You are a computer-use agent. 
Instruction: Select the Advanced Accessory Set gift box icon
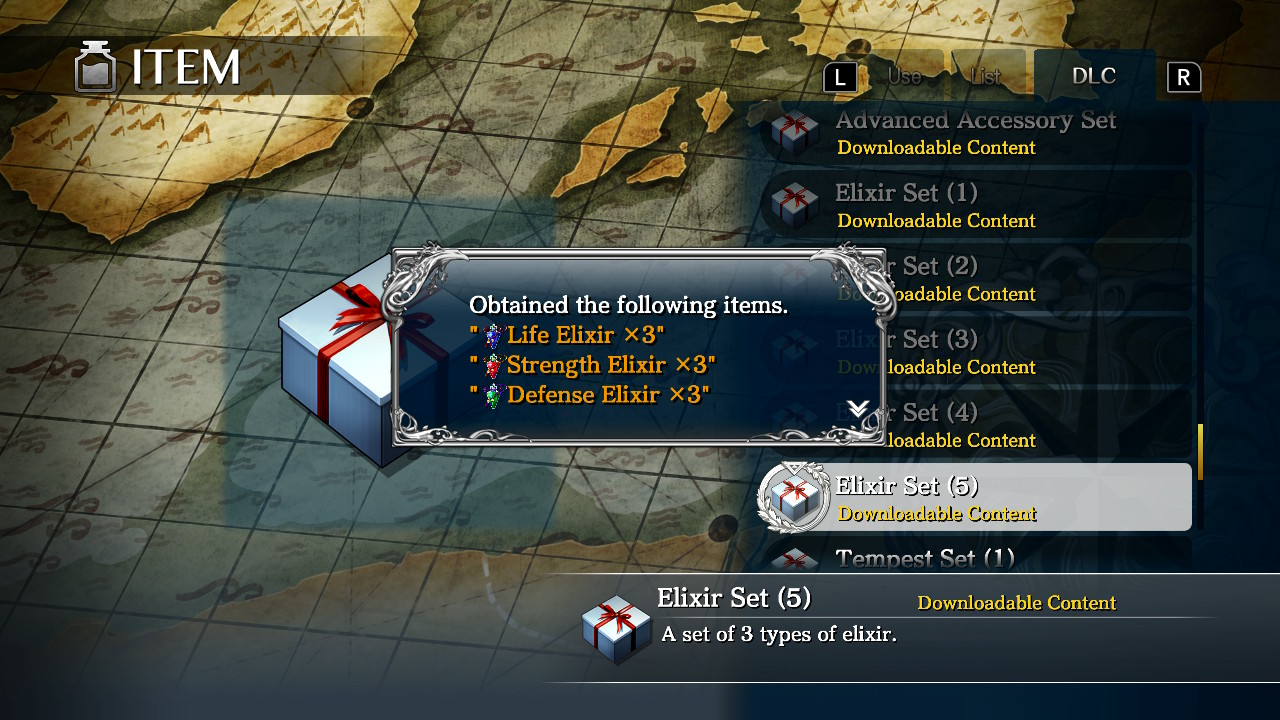click(x=793, y=131)
